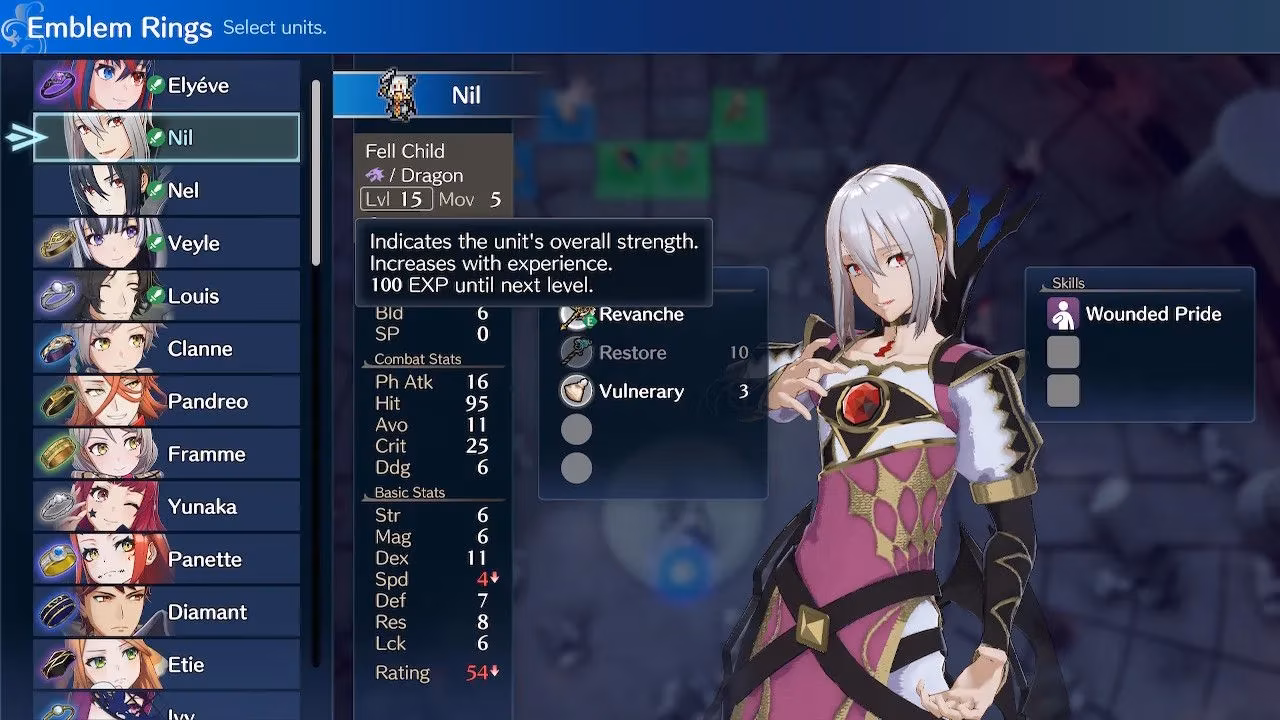The width and height of the screenshot is (1280, 720).
Task: Expand the Combat Stats section header
Action: pyautogui.click(x=417, y=359)
